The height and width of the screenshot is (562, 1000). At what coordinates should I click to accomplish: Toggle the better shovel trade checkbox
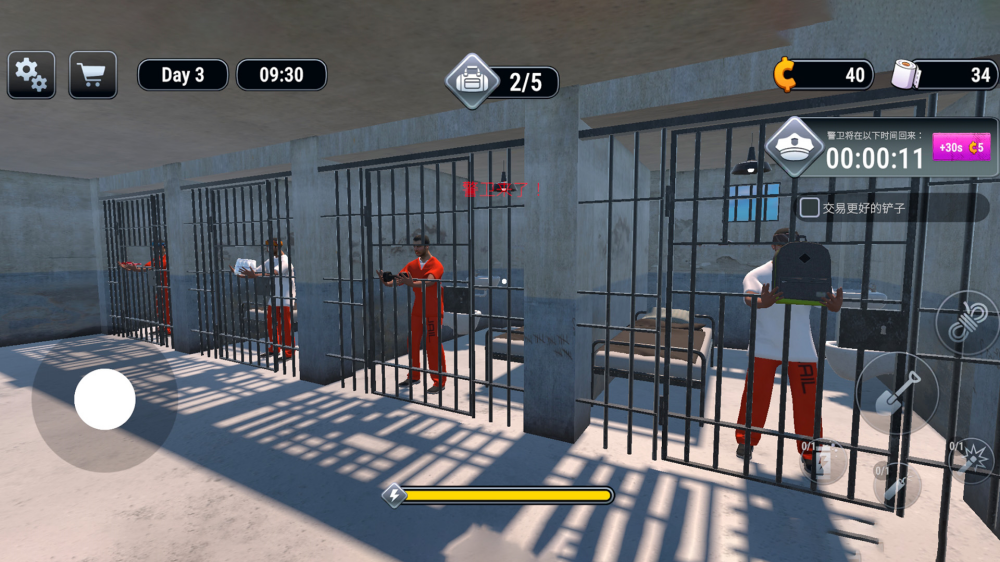coord(810,208)
